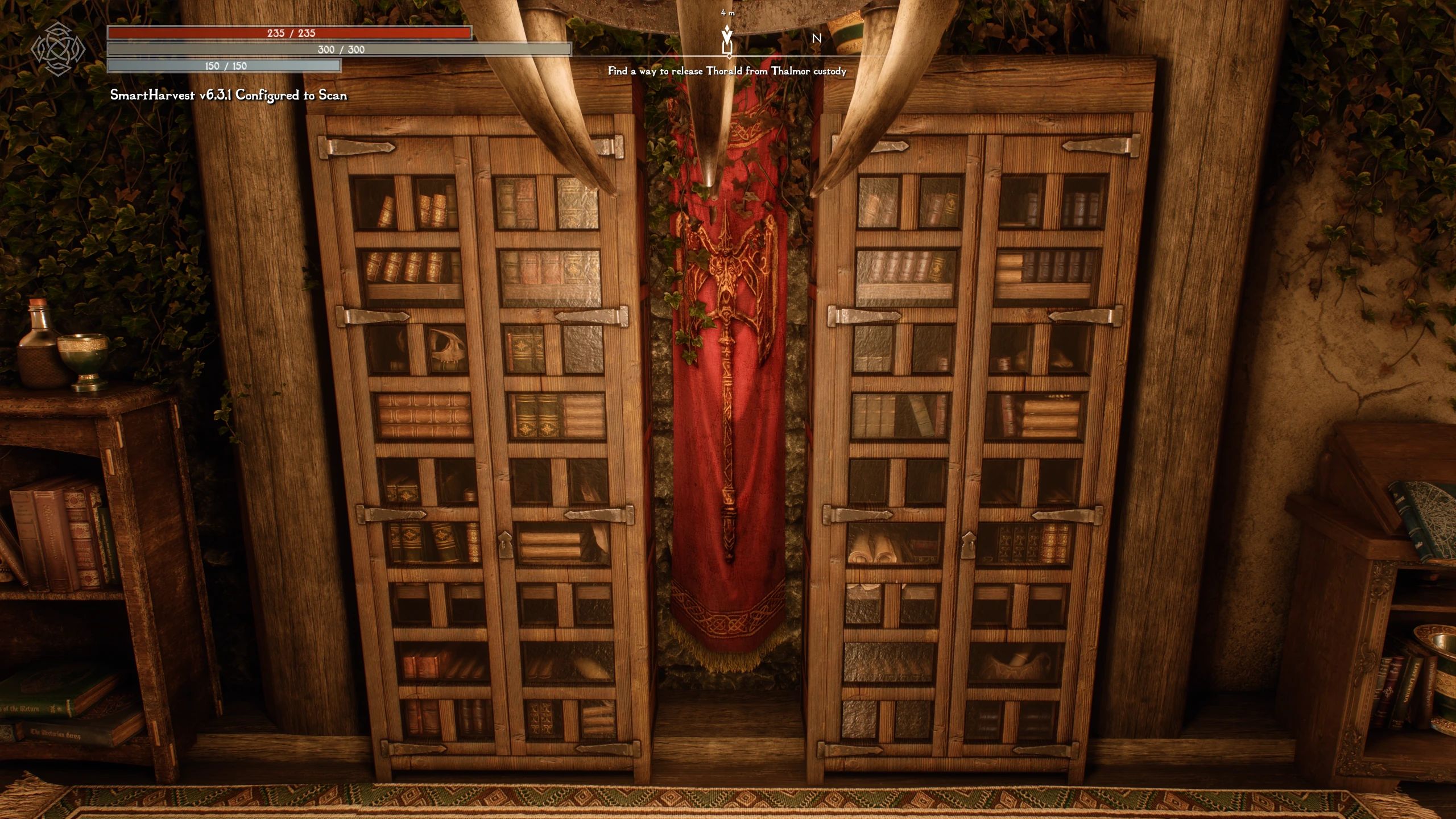1456x819 pixels.
Task: Select the quest marker on the compass
Action: [x=727, y=40]
